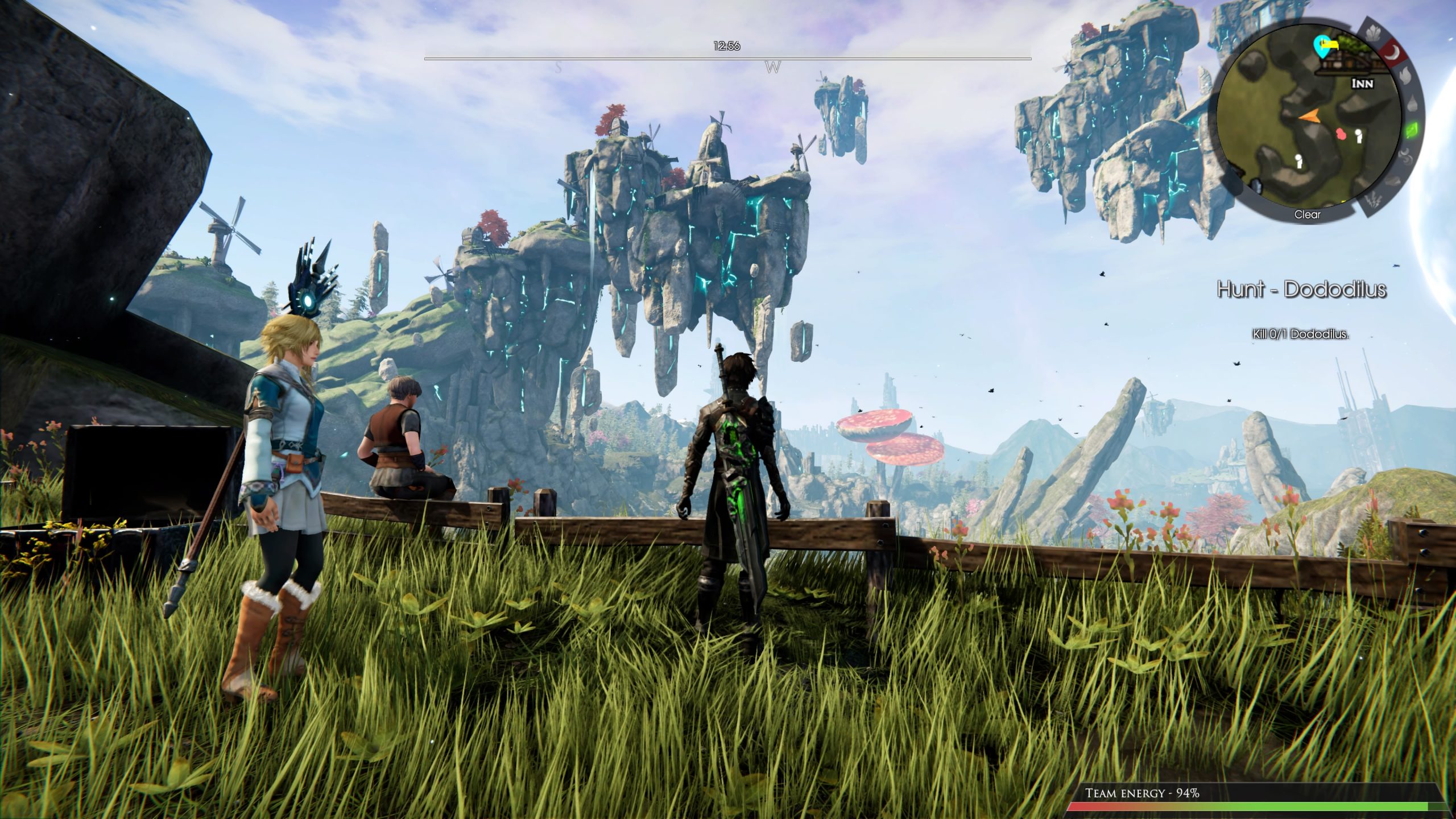Click the Clear weather label under the minimap
The height and width of the screenshot is (819, 1456).
(x=1308, y=215)
